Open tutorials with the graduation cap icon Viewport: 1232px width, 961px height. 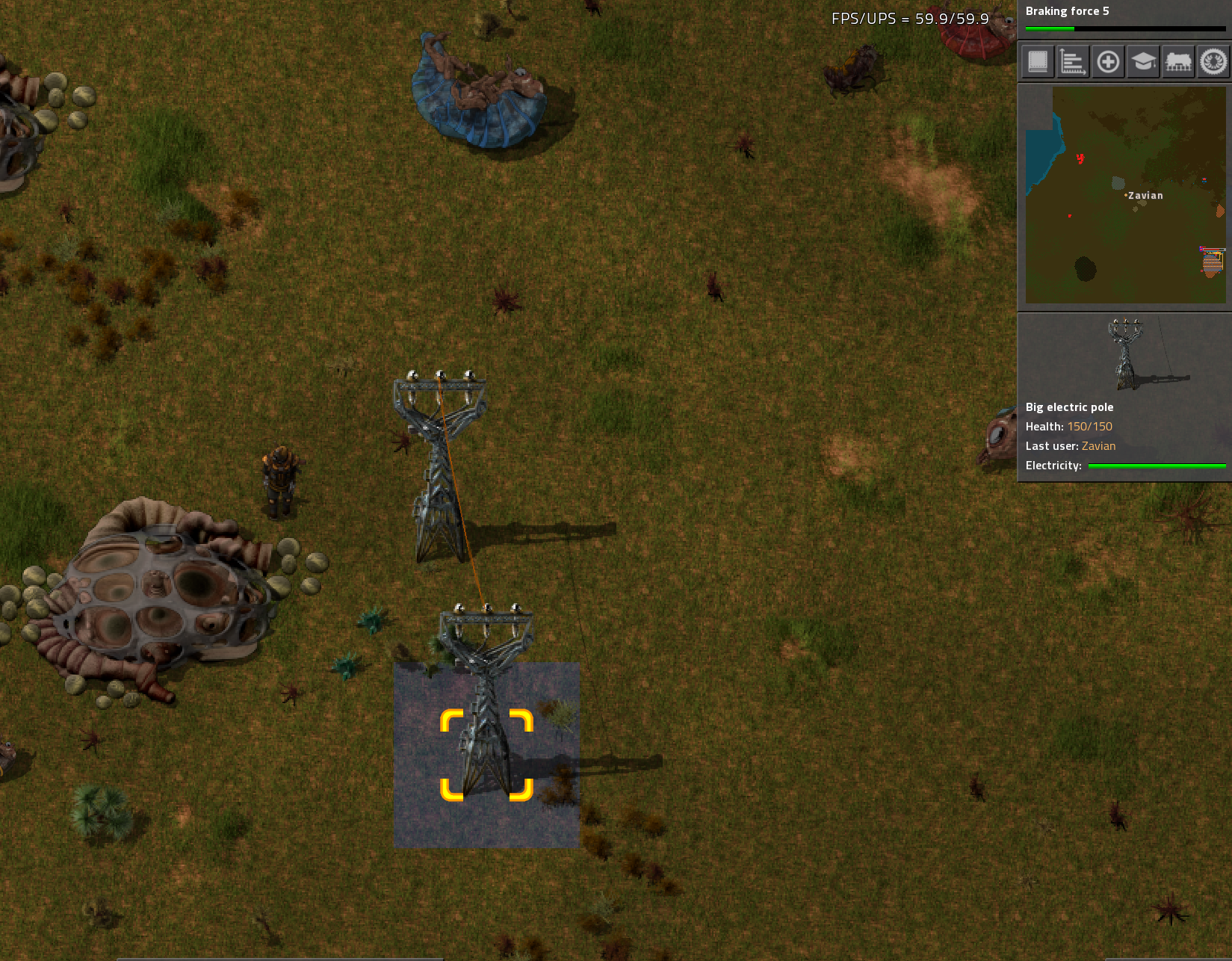(x=1143, y=61)
